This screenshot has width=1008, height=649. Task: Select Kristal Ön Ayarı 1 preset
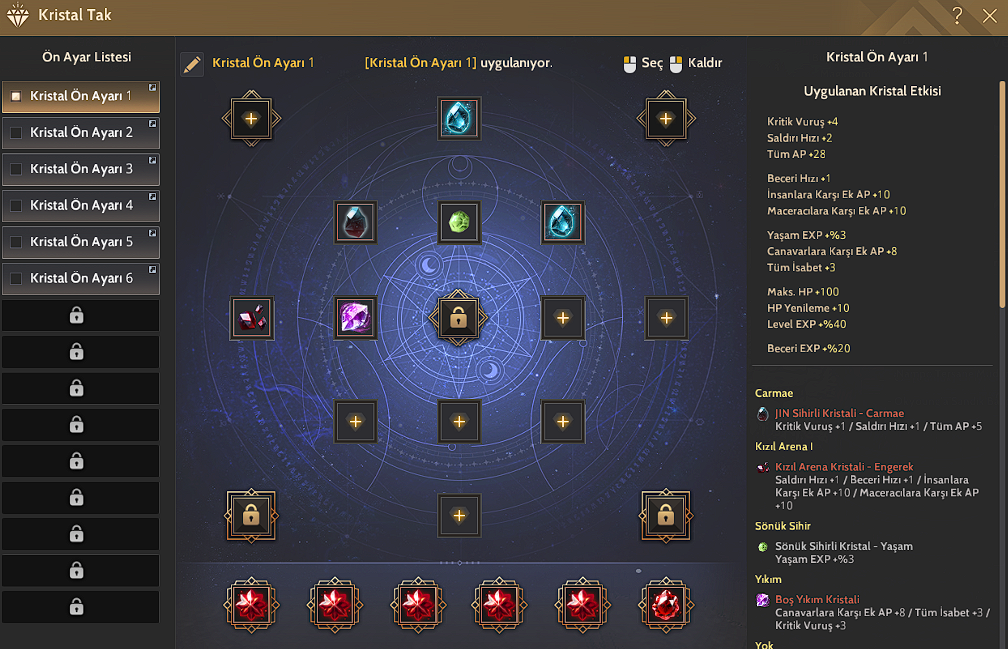81,97
